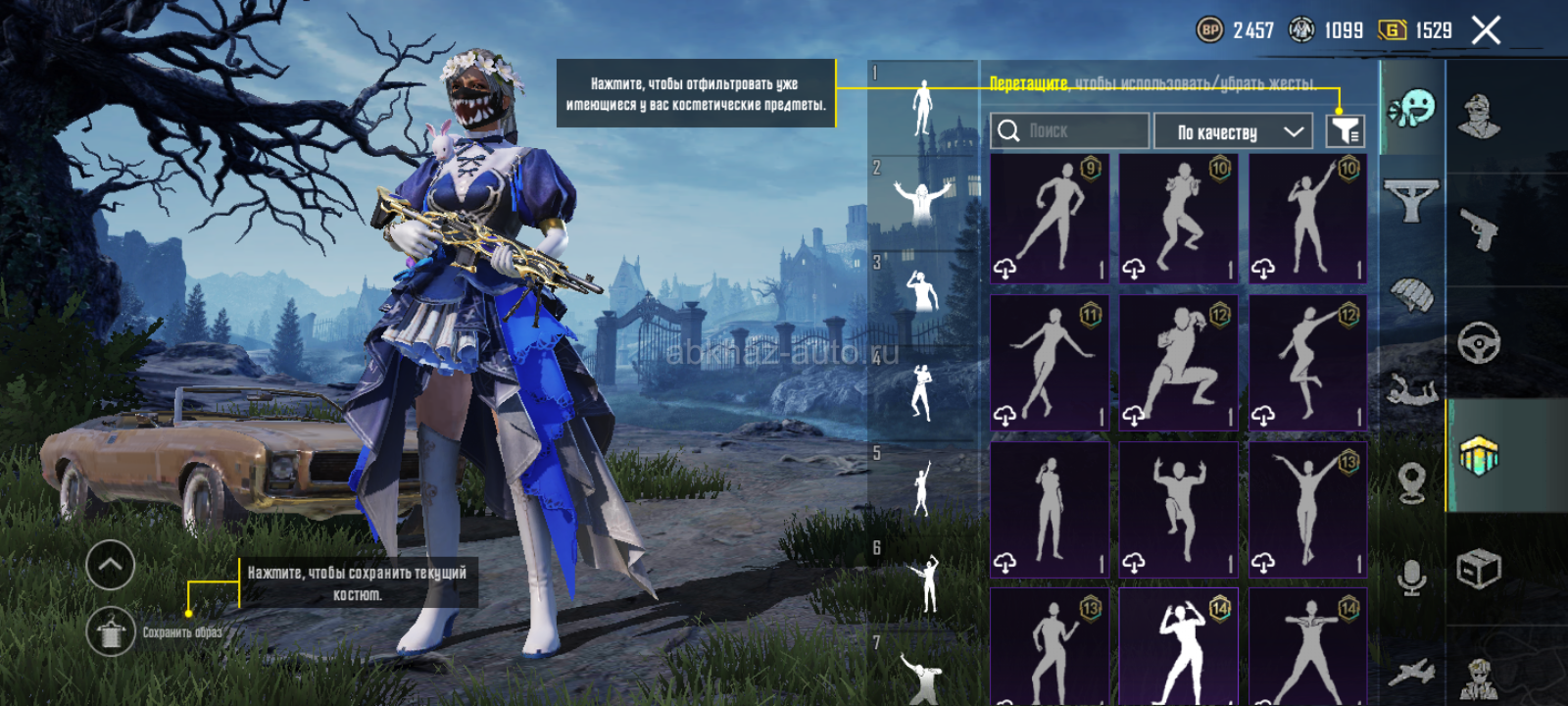Select the parachute category tab
Viewport: 1568px width, 706px height.
1411,294
